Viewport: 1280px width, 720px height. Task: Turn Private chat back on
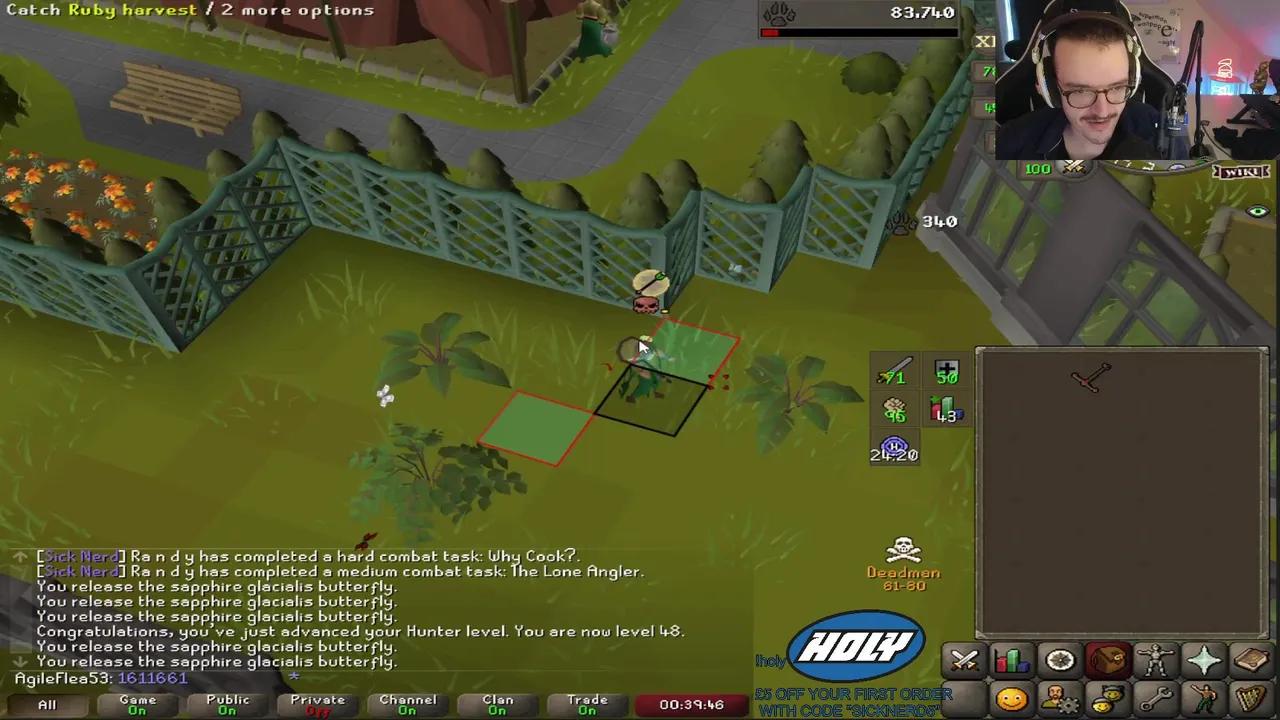click(x=317, y=704)
